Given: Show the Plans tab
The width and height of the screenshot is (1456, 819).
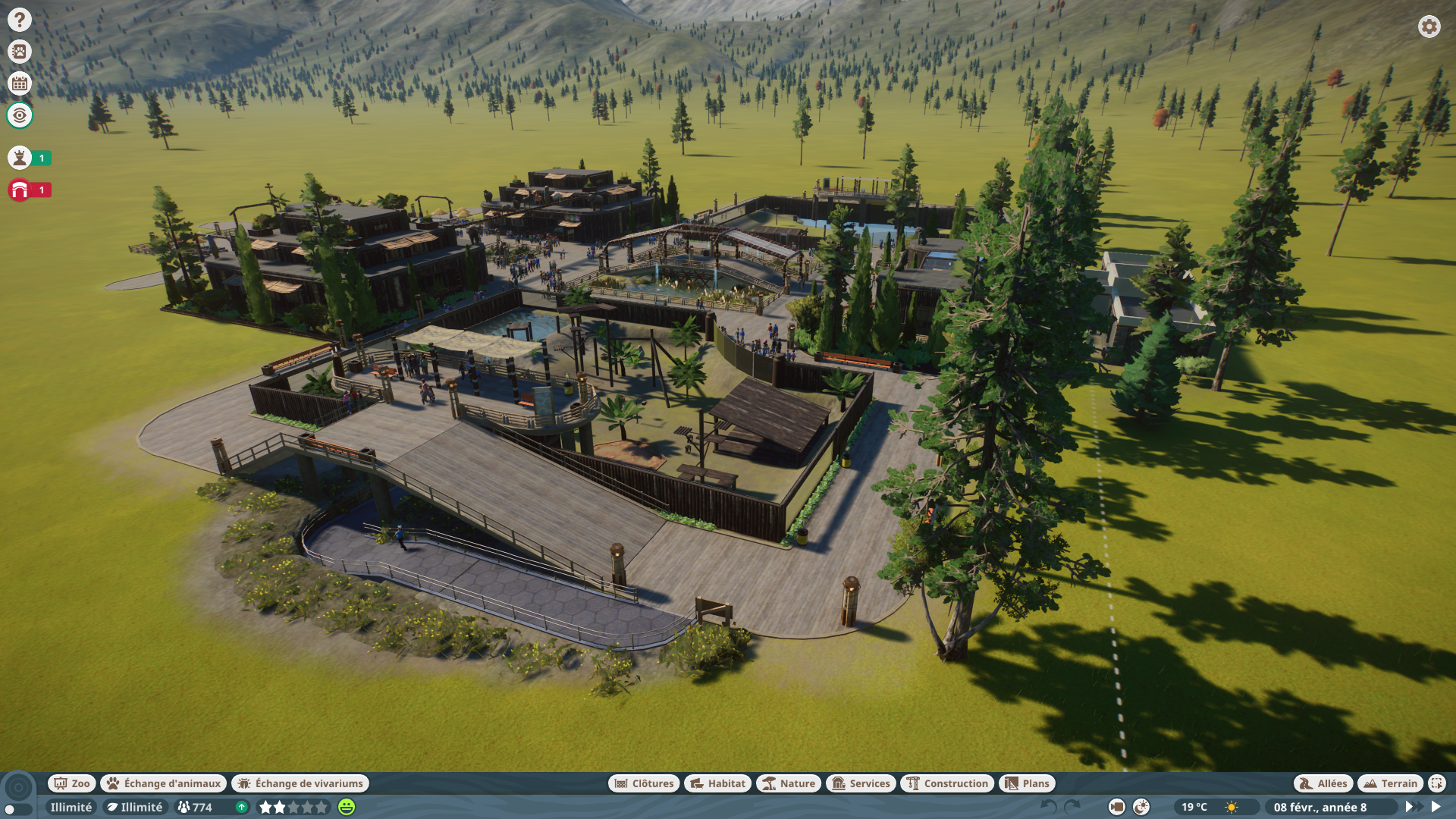Looking at the screenshot, I should click(1027, 783).
